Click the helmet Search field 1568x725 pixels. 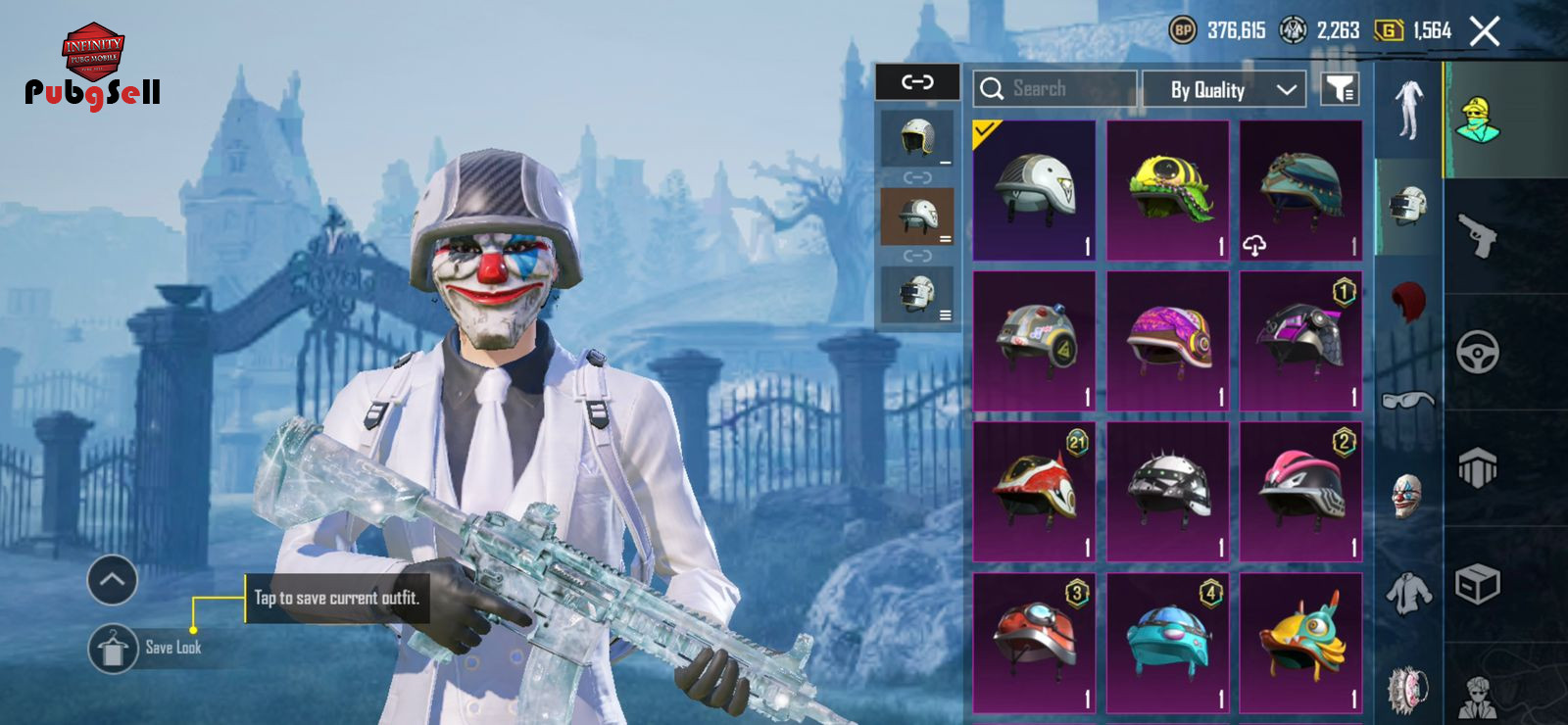coord(1055,89)
